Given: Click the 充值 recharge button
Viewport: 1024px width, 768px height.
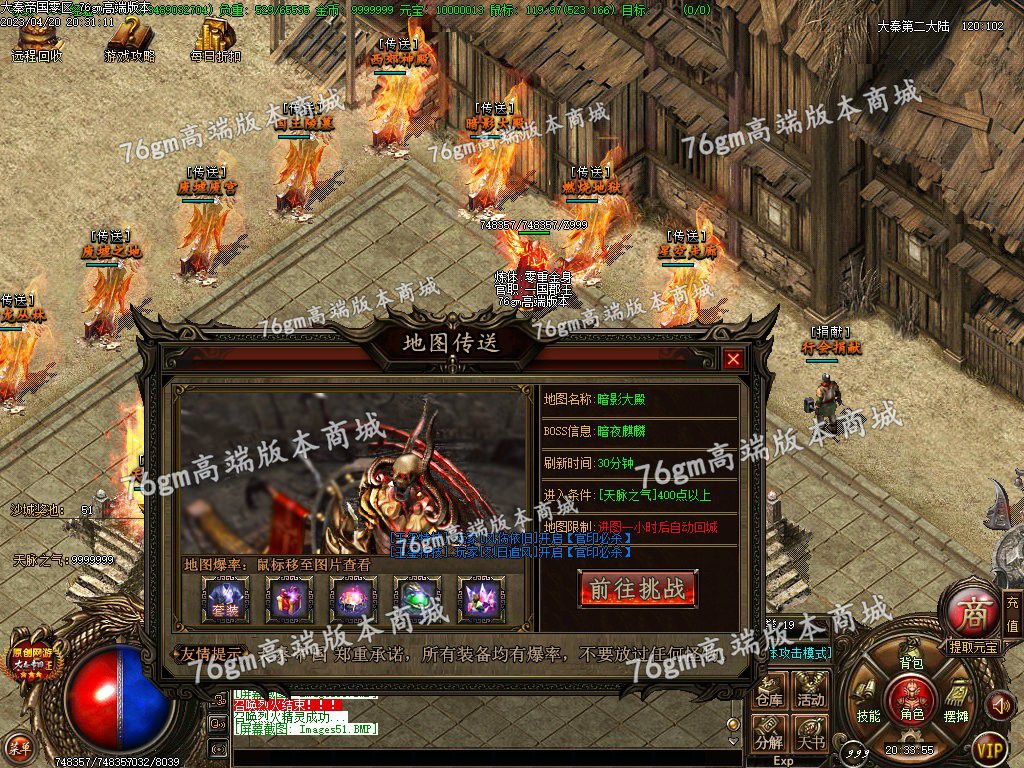Looking at the screenshot, I should 1012,613.
